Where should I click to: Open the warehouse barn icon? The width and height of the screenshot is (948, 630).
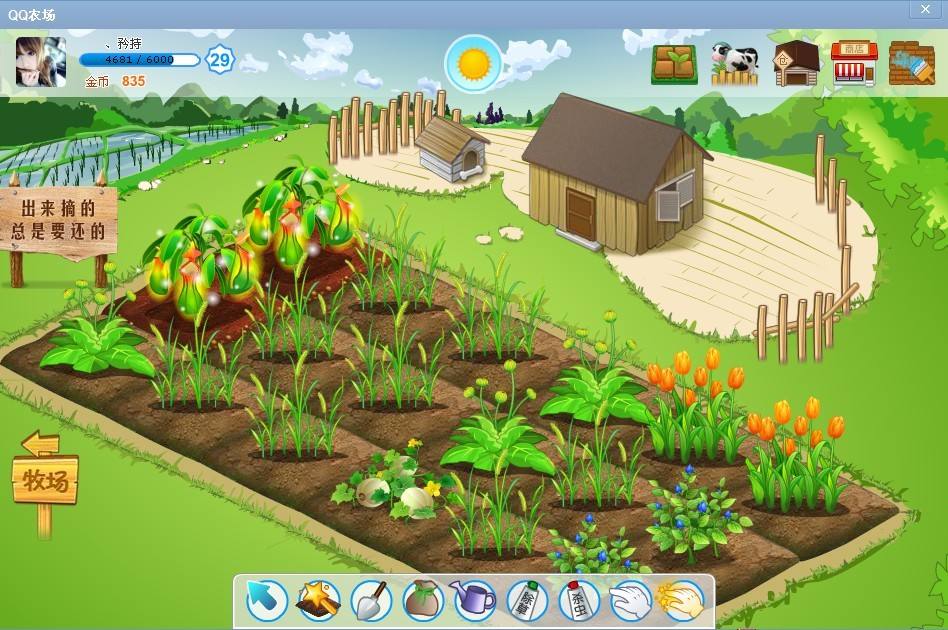click(796, 64)
